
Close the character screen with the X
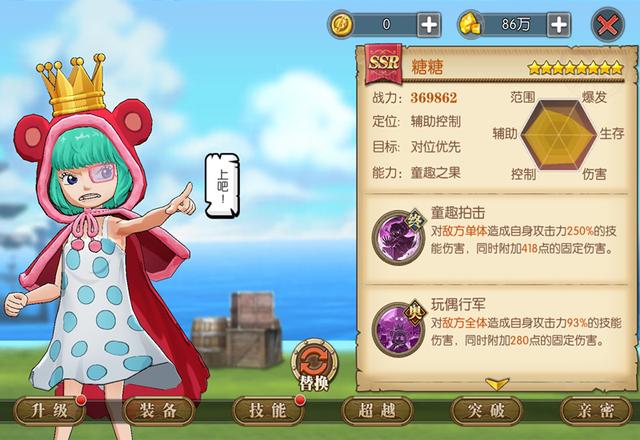coord(608,23)
